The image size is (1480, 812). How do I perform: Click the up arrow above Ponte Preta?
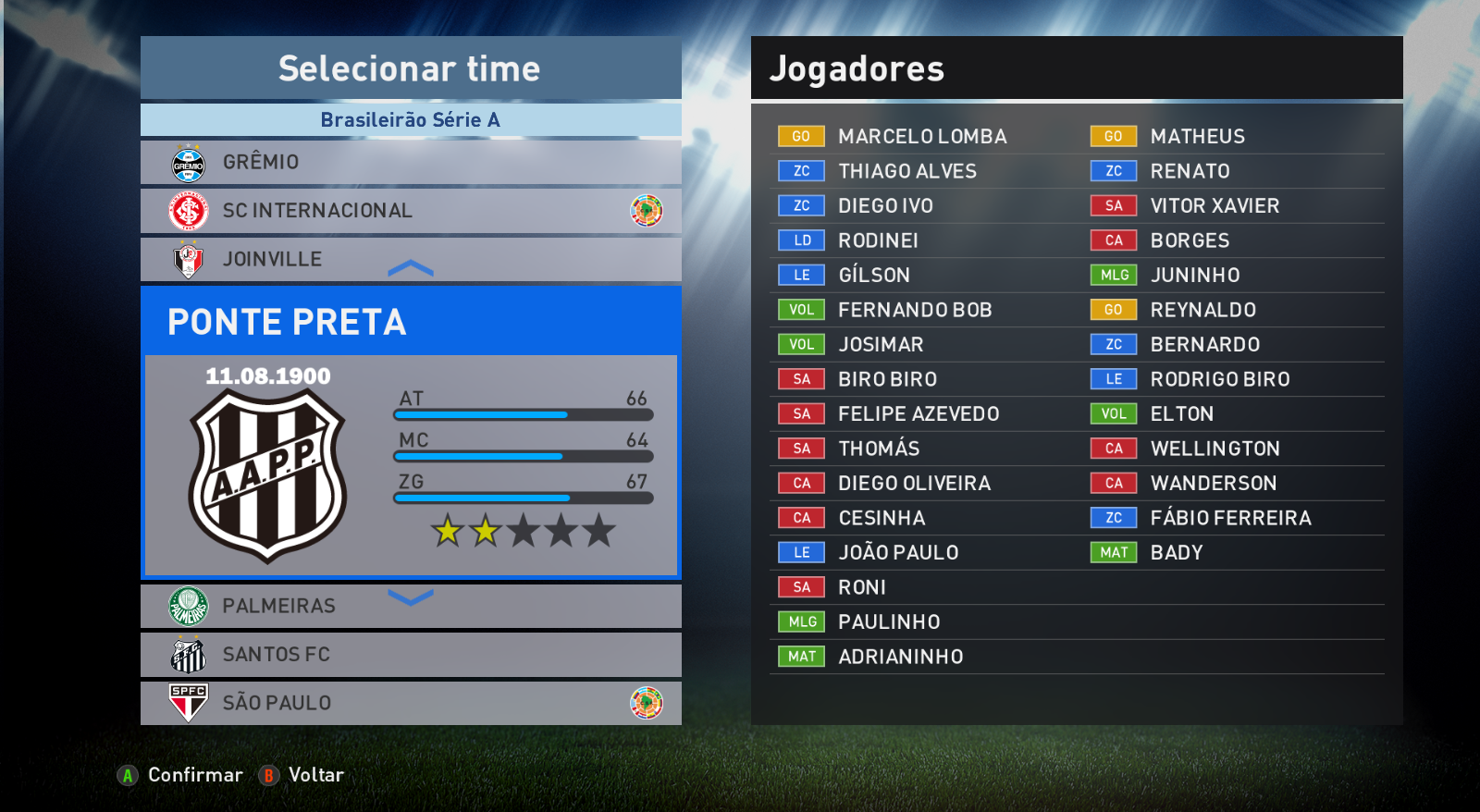pos(411,269)
